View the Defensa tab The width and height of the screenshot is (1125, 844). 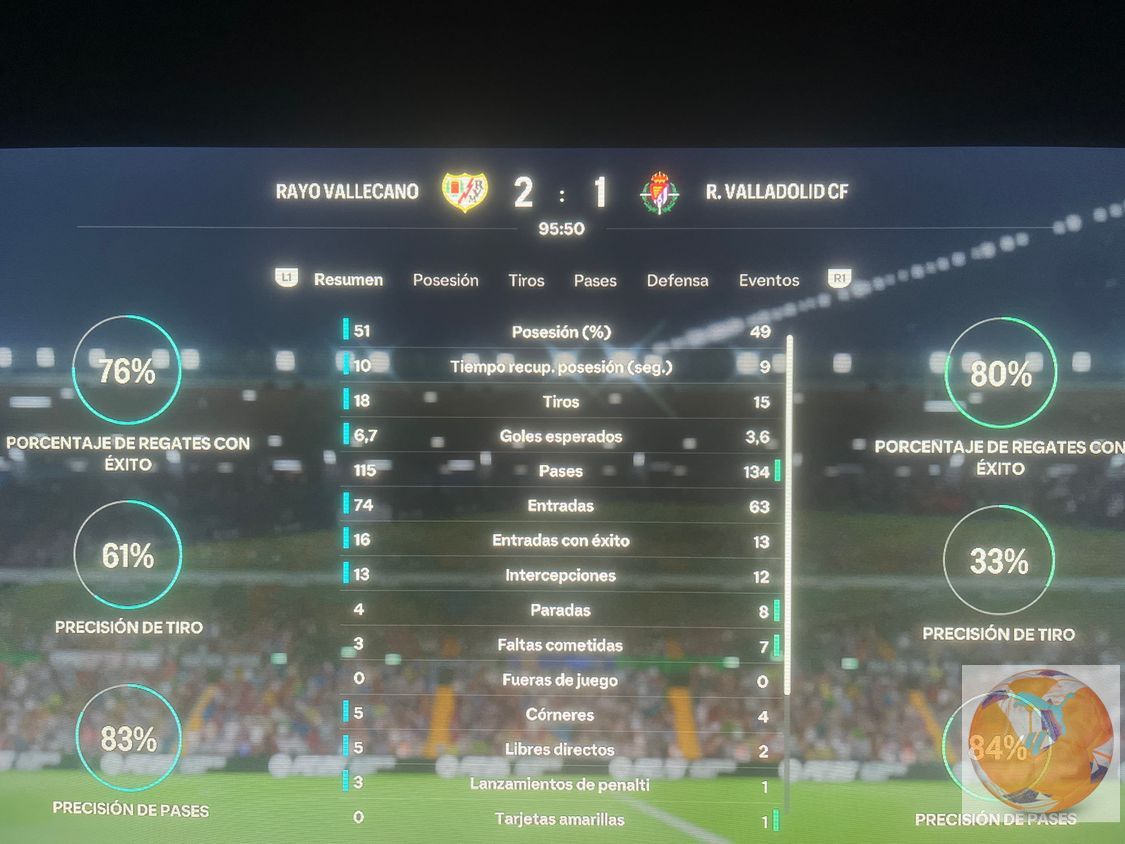coord(677,281)
